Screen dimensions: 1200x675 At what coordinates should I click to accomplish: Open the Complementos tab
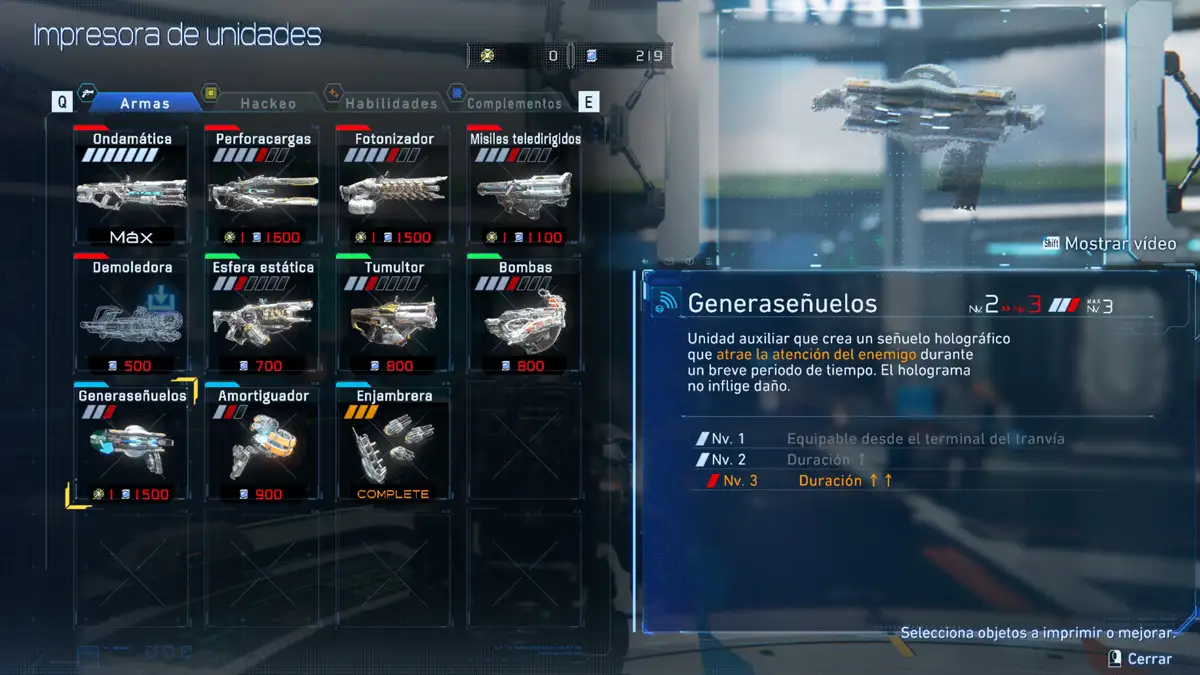(x=513, y=102)
